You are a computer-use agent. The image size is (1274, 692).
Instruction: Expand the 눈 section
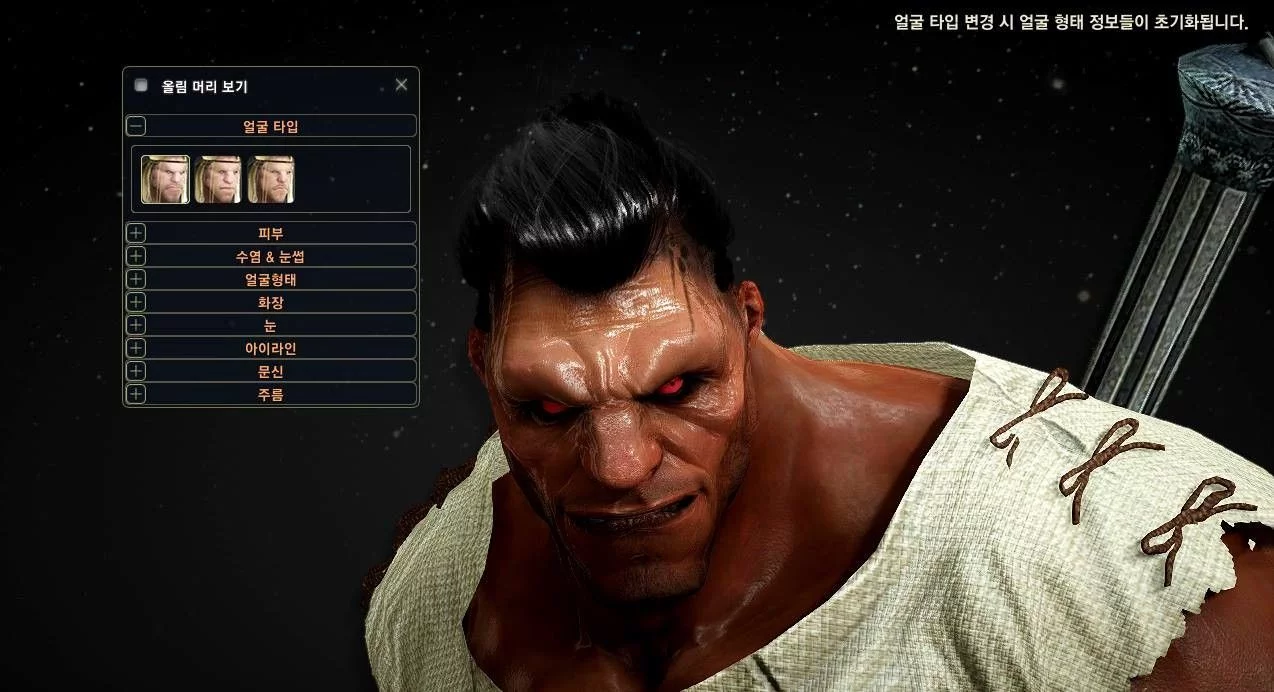point(136,325)
